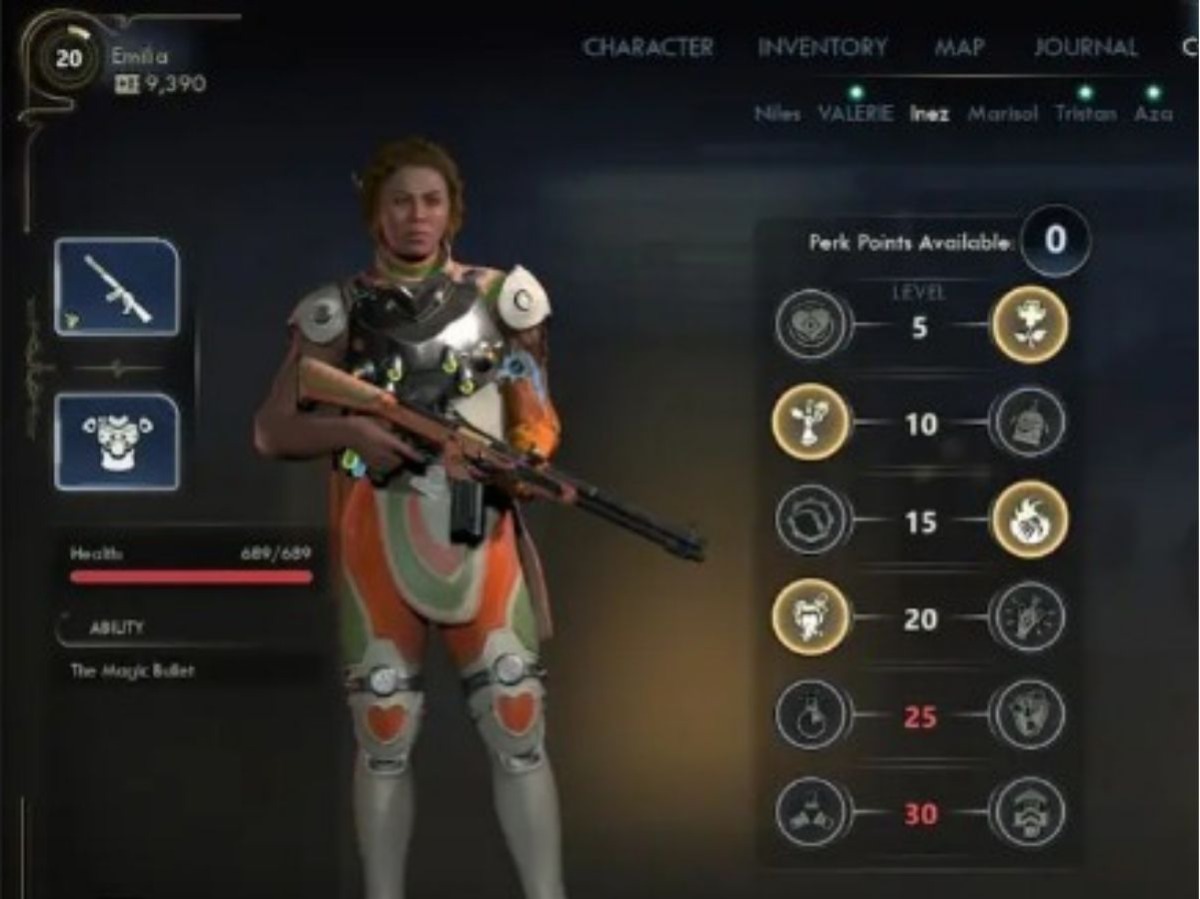1200x899 pixels.
Task: Select companion Niles
Action: click(777, 114)
